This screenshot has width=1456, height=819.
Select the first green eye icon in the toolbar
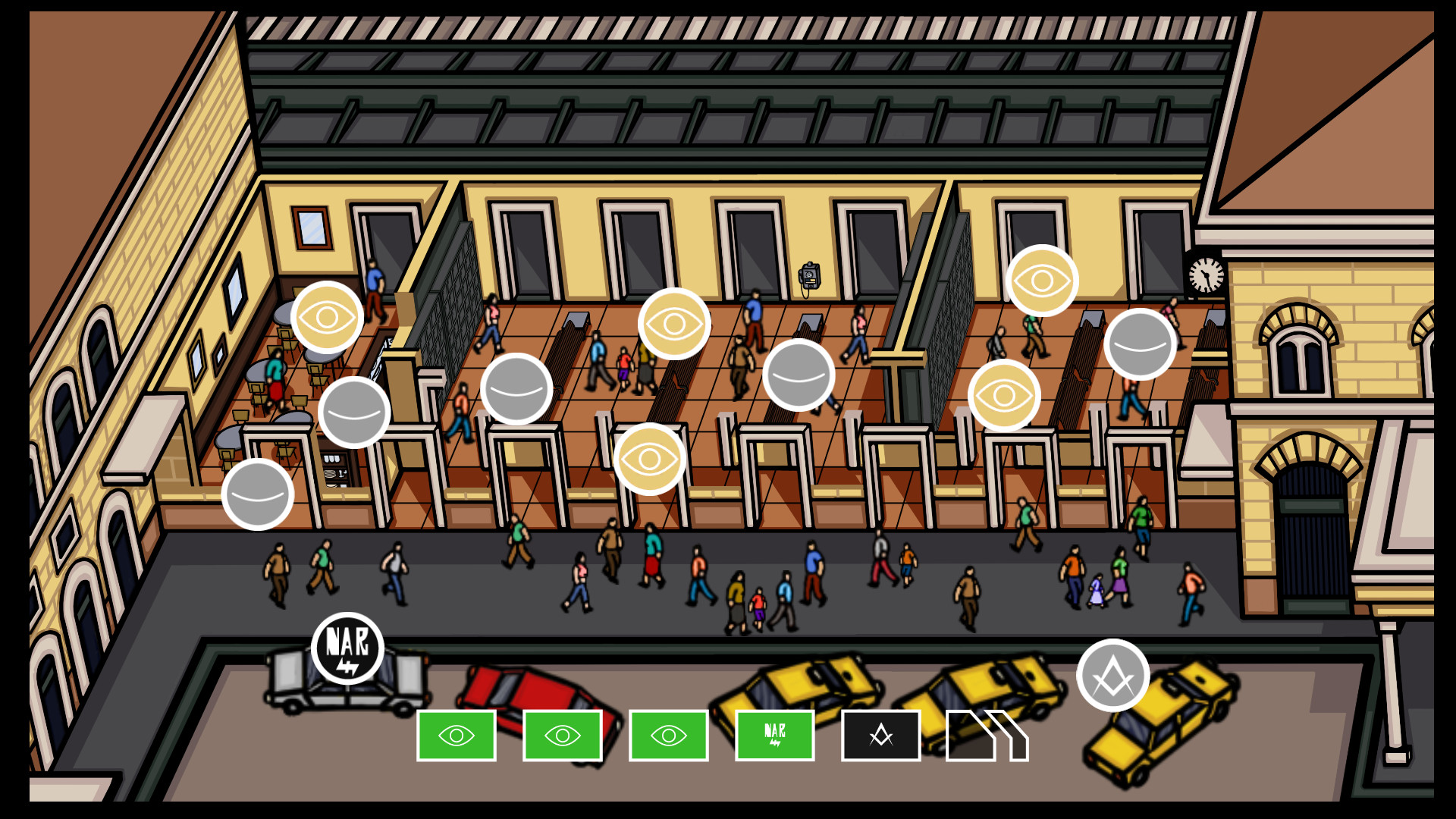(x=456, y=735)
